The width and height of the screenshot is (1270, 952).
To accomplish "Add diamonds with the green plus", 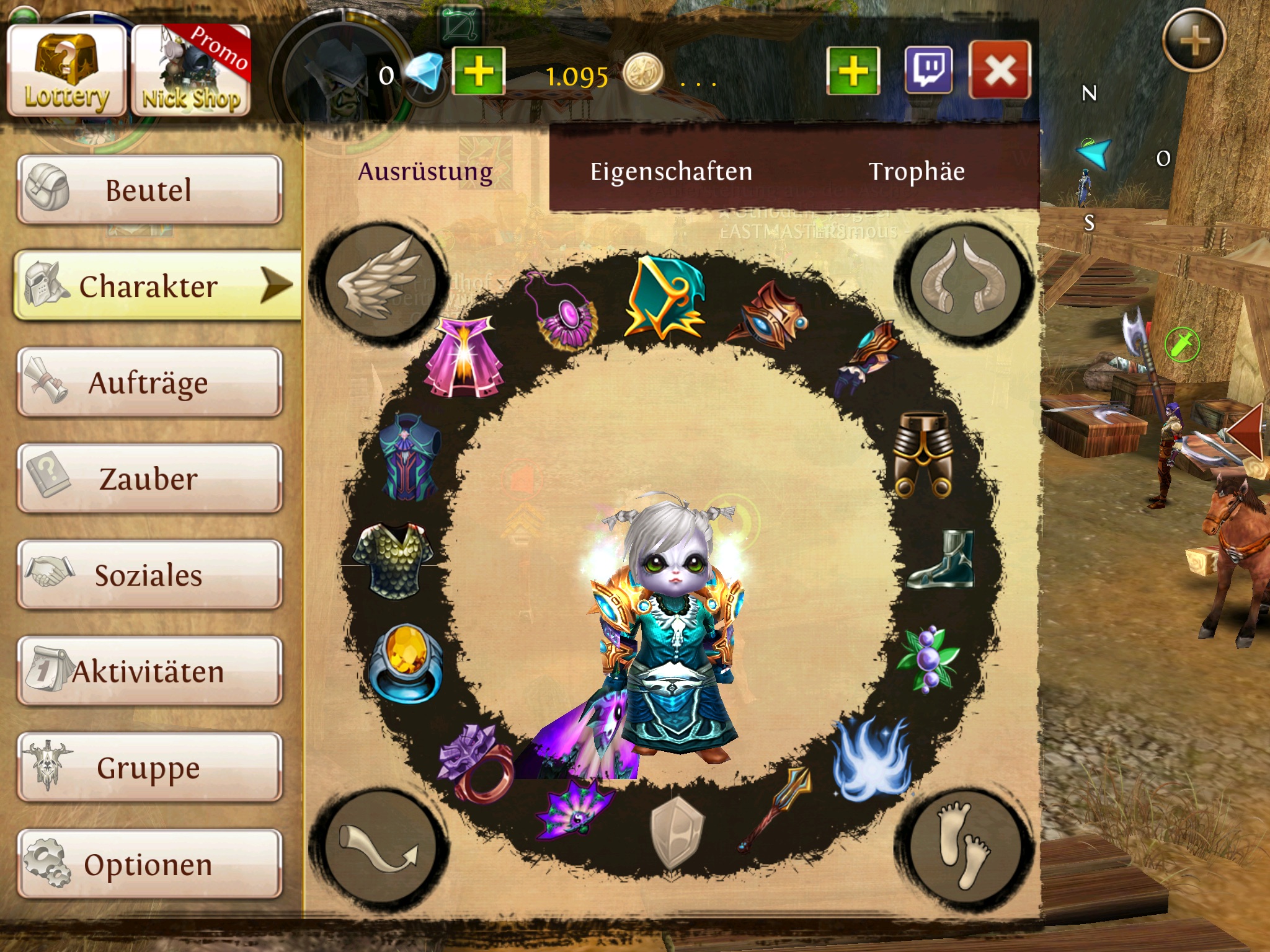I will 479,71.
